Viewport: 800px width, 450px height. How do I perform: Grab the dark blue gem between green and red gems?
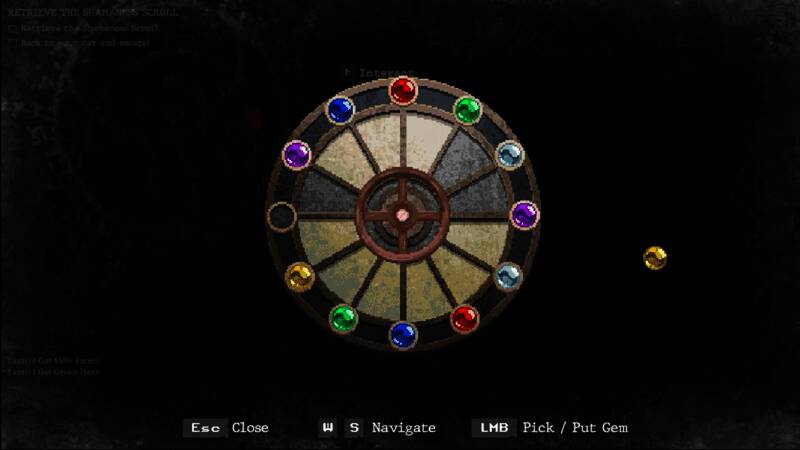click(x=403, y=335)
